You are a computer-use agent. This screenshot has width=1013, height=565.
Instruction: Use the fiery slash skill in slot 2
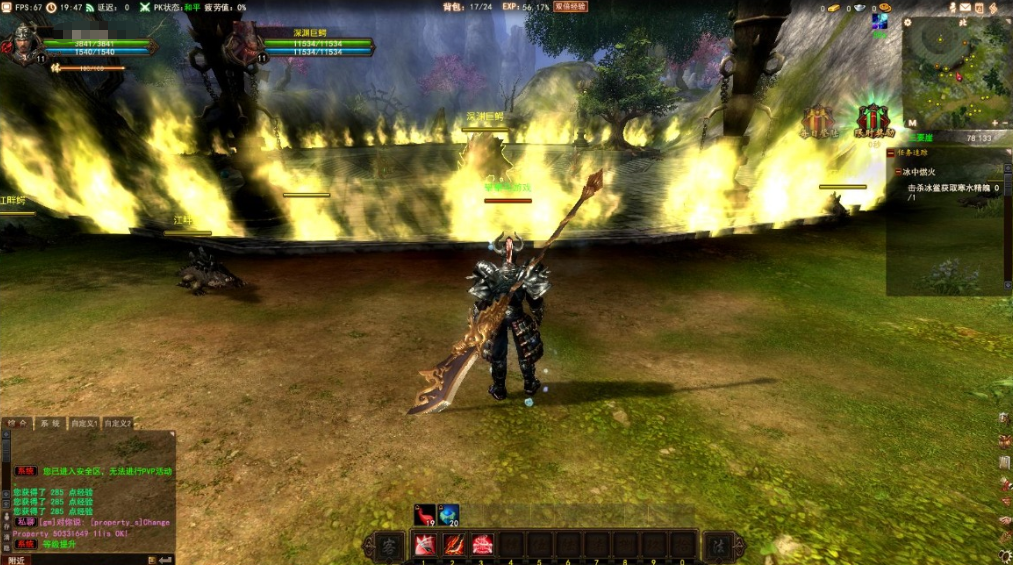453,545
